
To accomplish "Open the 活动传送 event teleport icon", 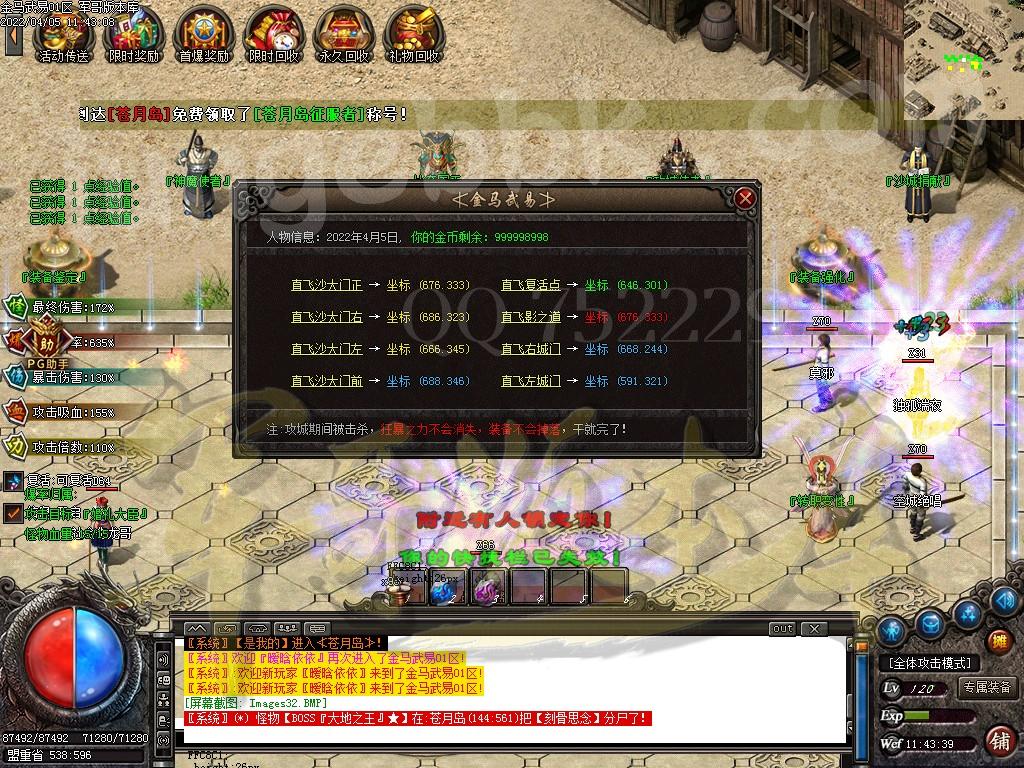I will point(62,34).
